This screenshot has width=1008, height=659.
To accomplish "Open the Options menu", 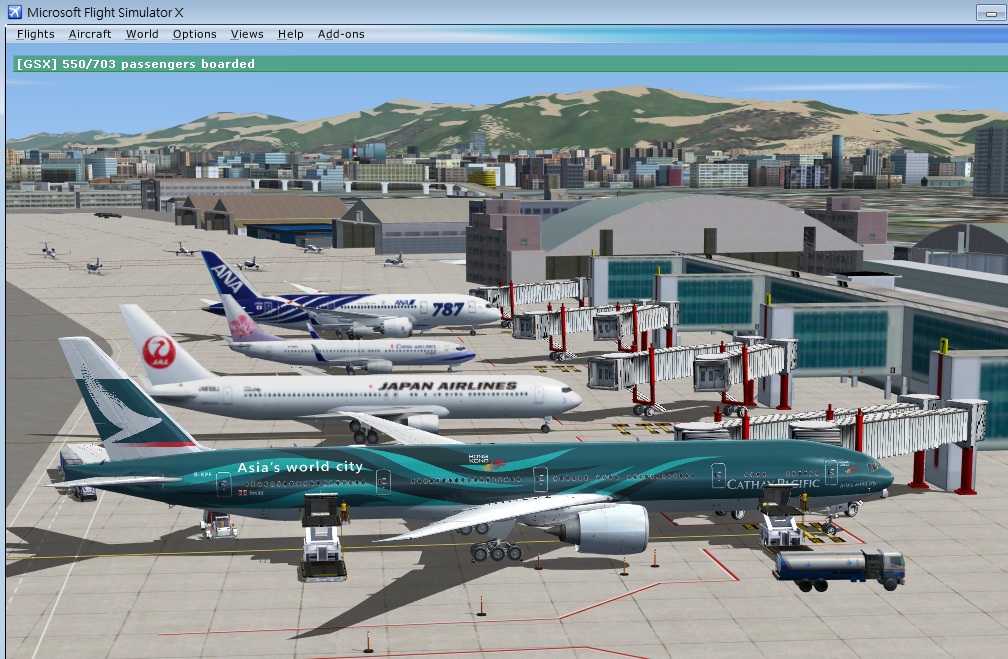I will coord(194,34).
